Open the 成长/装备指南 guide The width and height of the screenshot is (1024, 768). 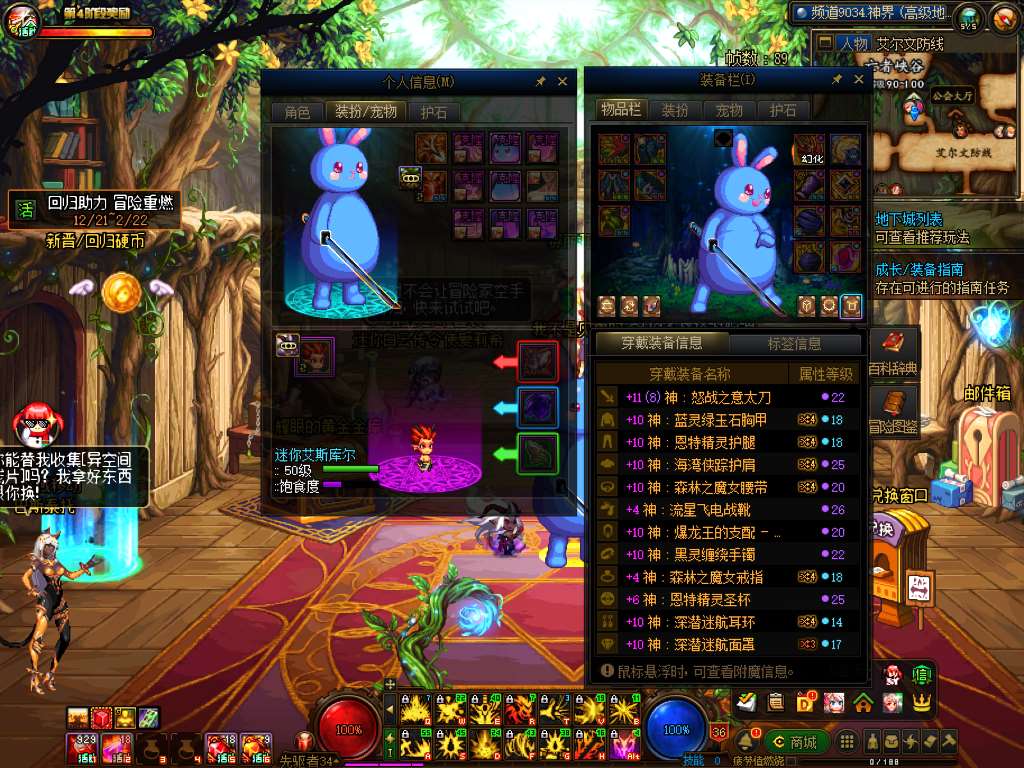(x=918, y=269)
